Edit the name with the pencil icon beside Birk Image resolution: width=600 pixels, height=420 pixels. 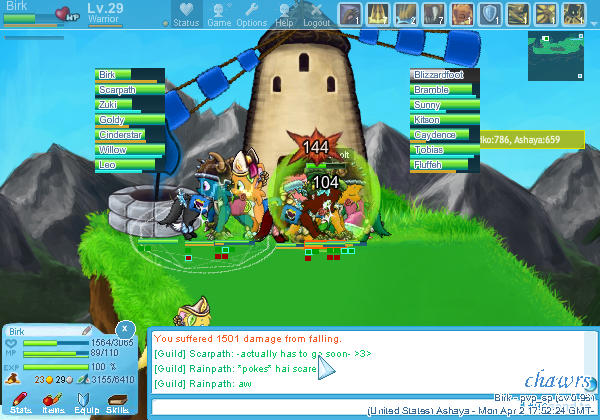pyautogui.click(x=87, y=330)
